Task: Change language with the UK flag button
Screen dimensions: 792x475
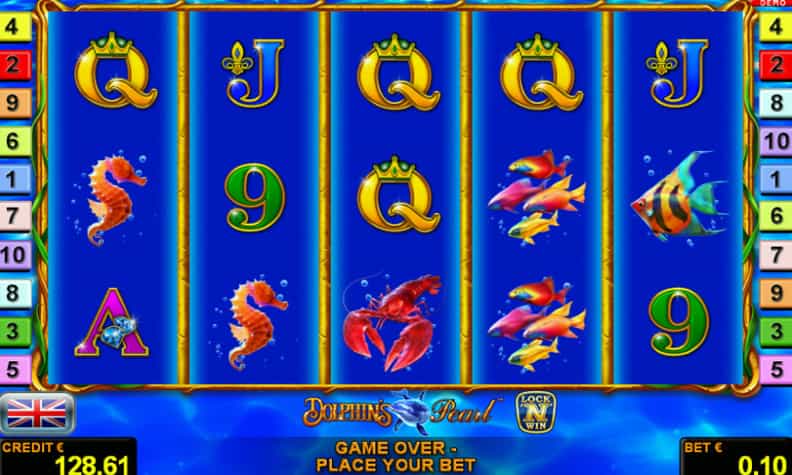Action: (37, 412)
